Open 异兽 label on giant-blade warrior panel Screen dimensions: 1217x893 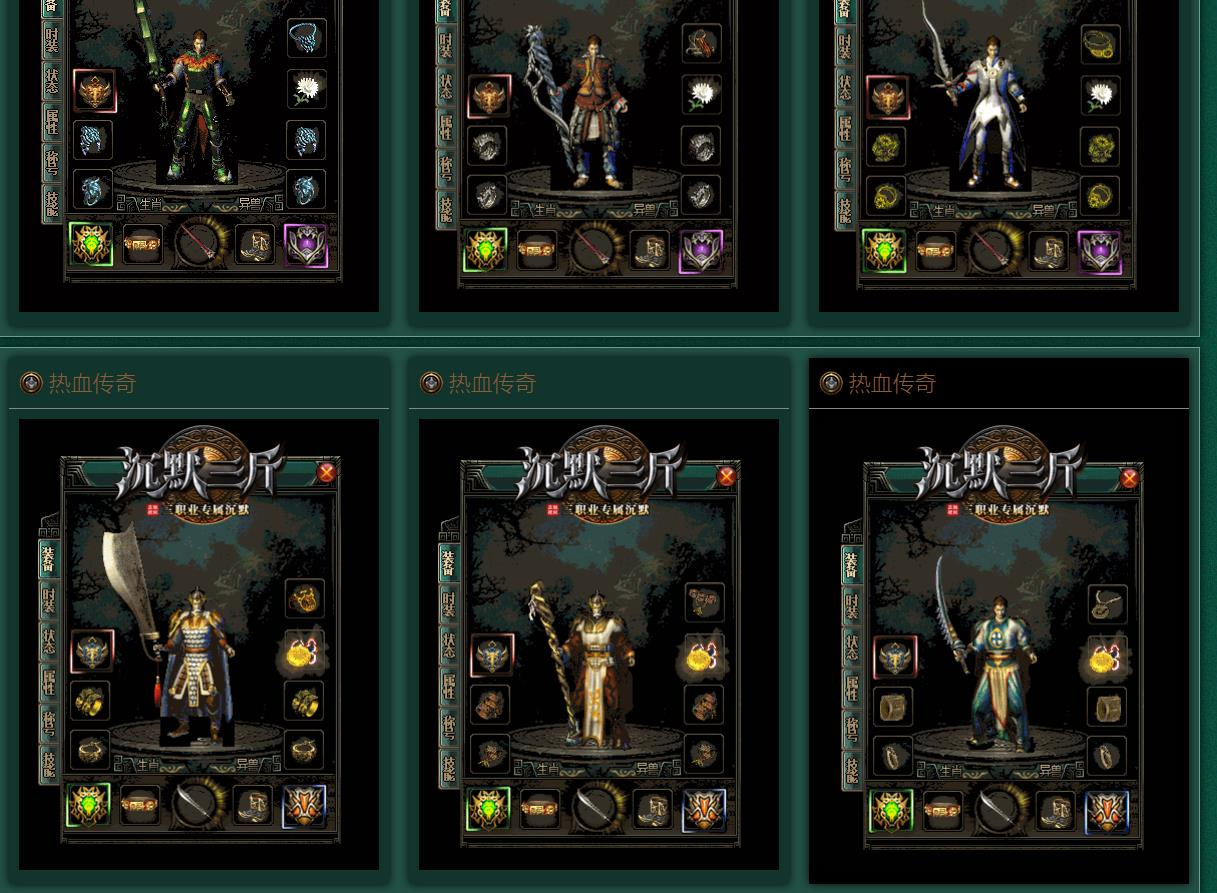tap(247, 764)
